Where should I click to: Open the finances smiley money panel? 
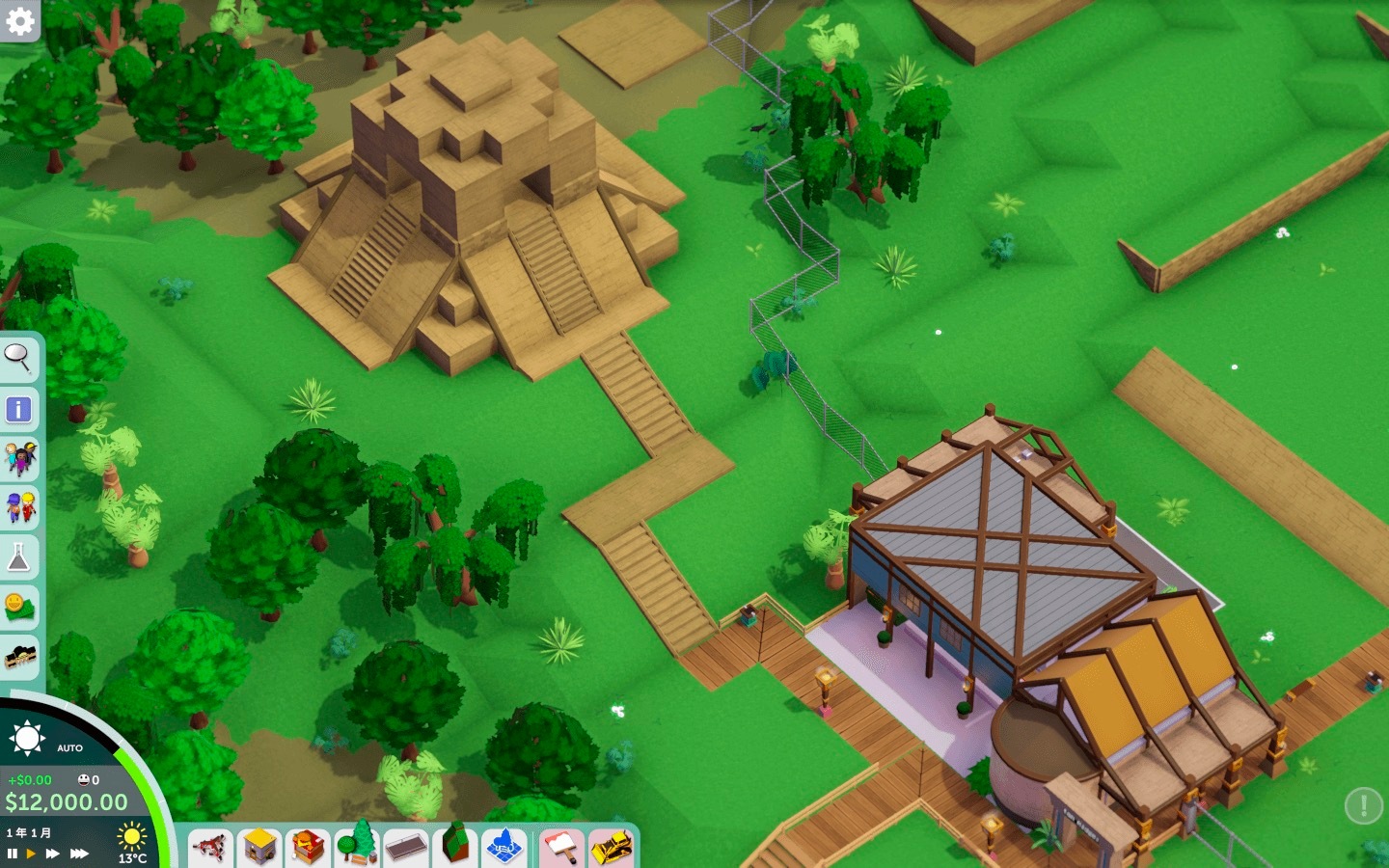click(19, 608)
